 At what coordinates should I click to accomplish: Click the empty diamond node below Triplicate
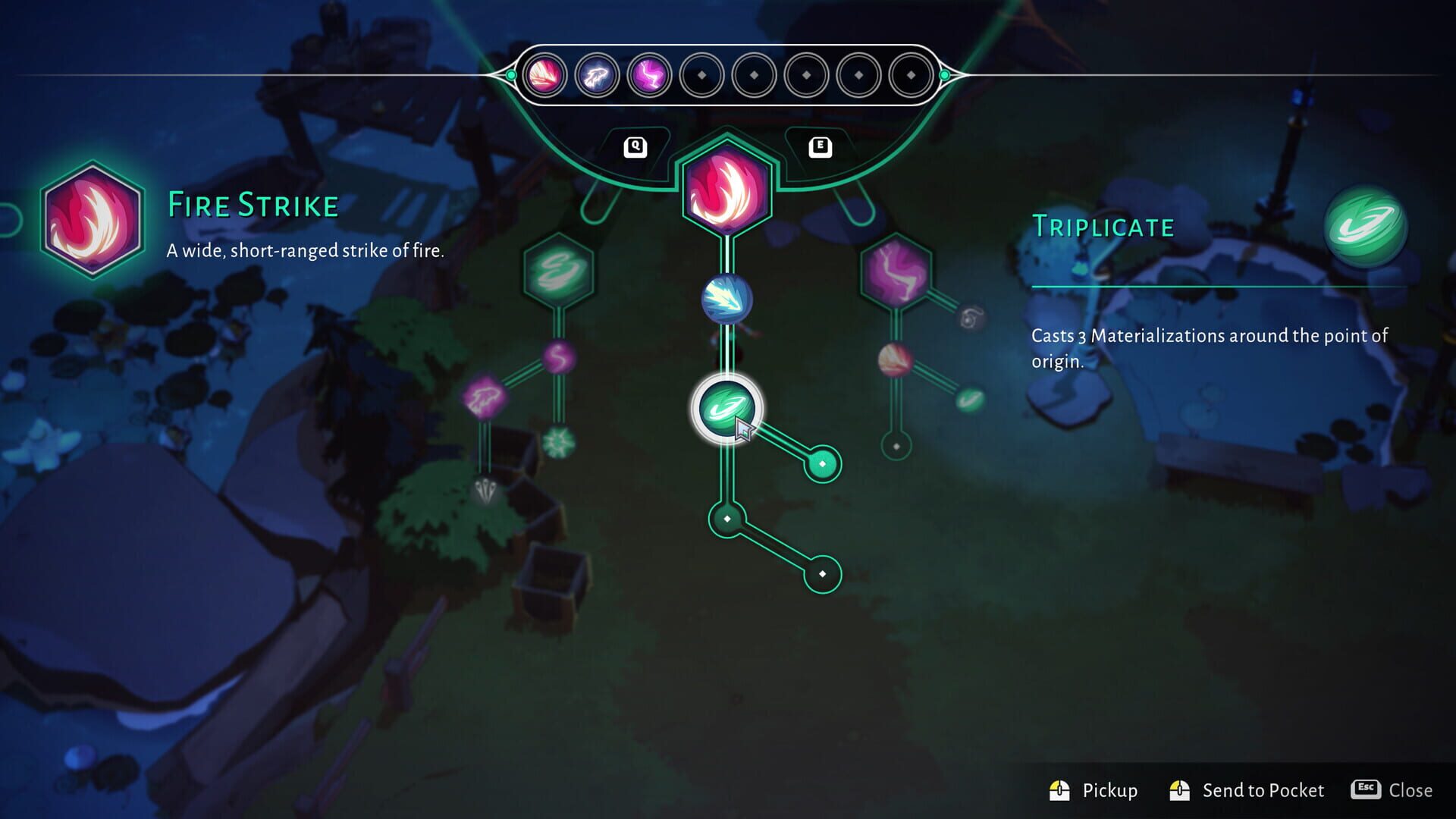coord(726,519)
